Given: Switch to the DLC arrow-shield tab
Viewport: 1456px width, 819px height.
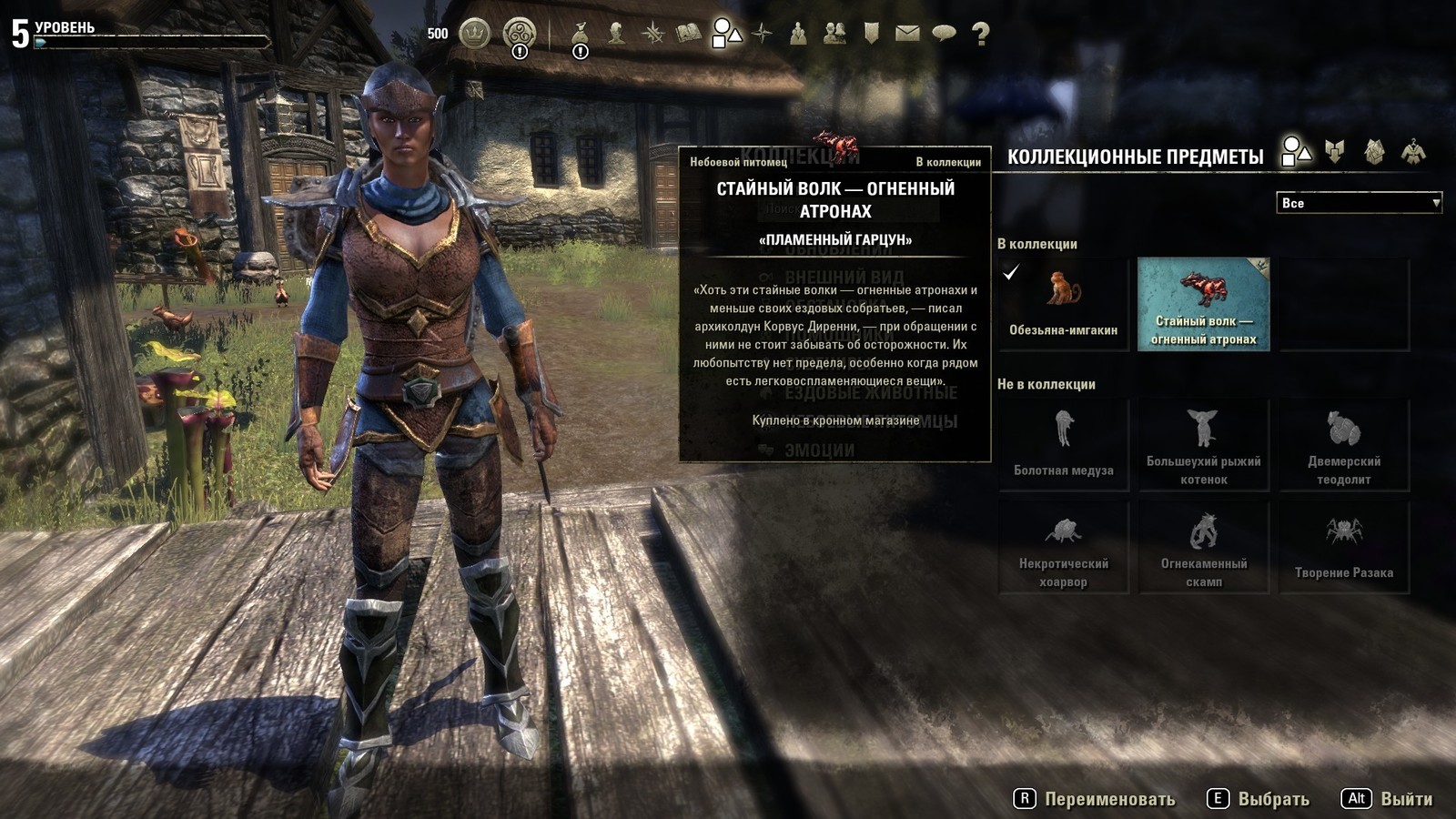Looking at the screenshot, I should [x=1335, y=151].
